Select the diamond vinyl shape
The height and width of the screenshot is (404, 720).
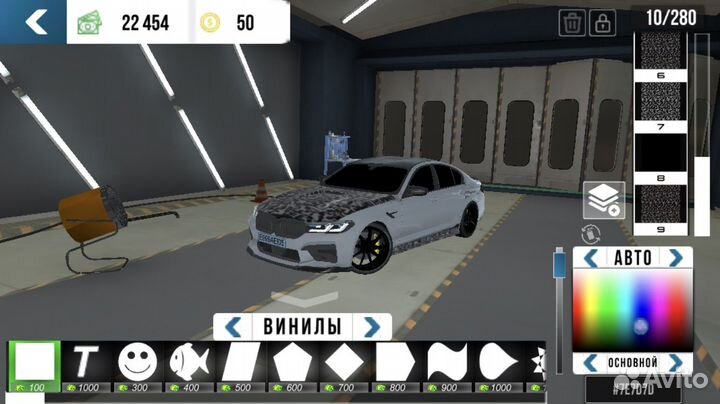pos(344,360)
